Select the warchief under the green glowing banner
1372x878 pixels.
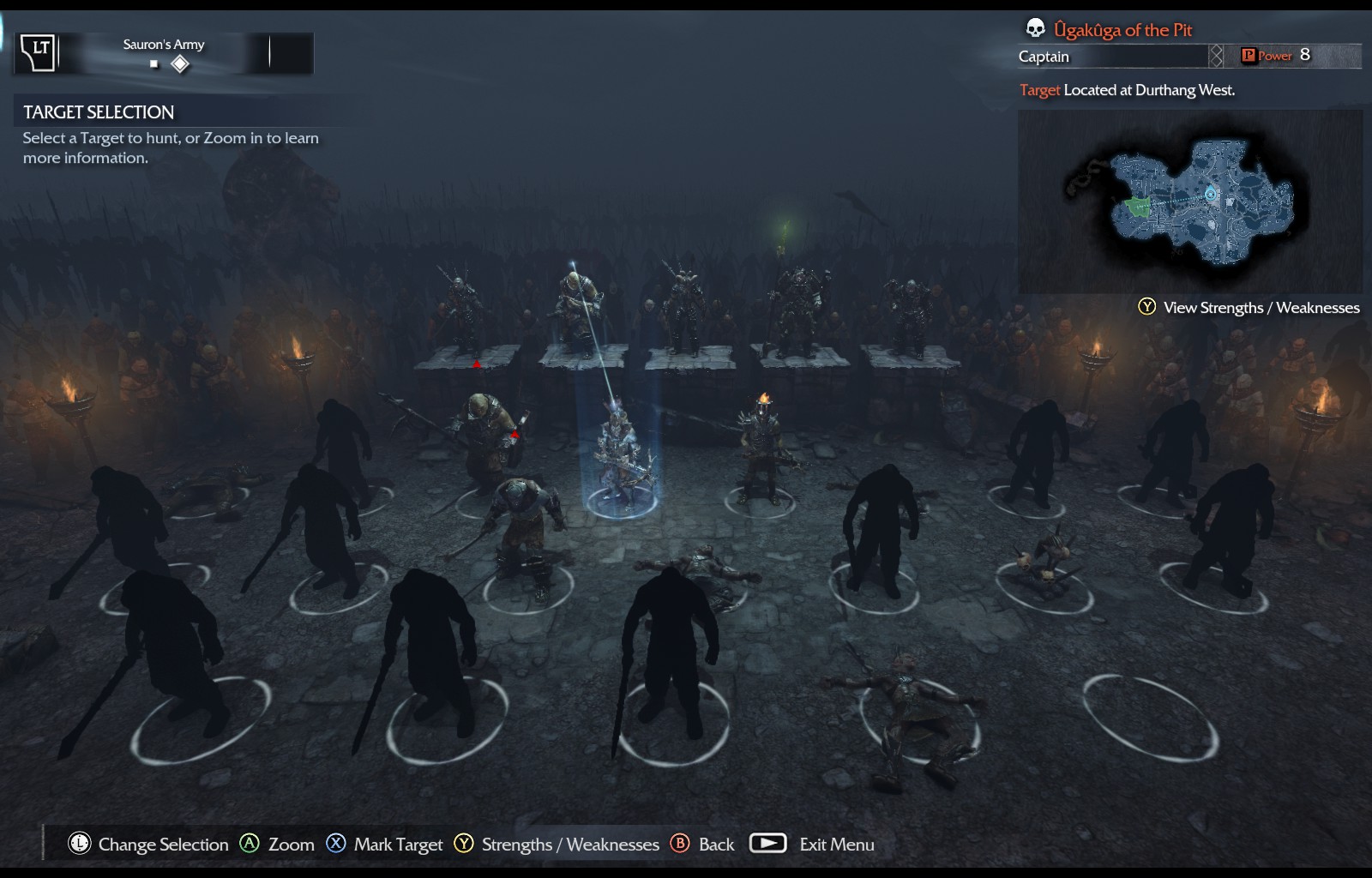[x=797, y=309]
